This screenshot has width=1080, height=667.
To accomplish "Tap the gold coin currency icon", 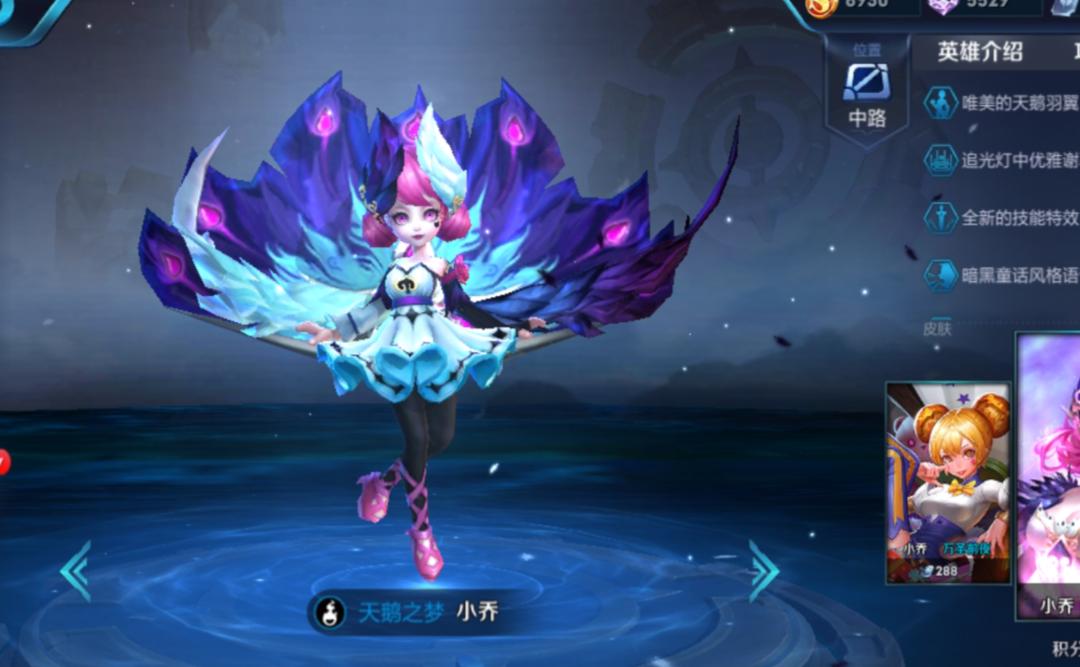I will 822,6.
